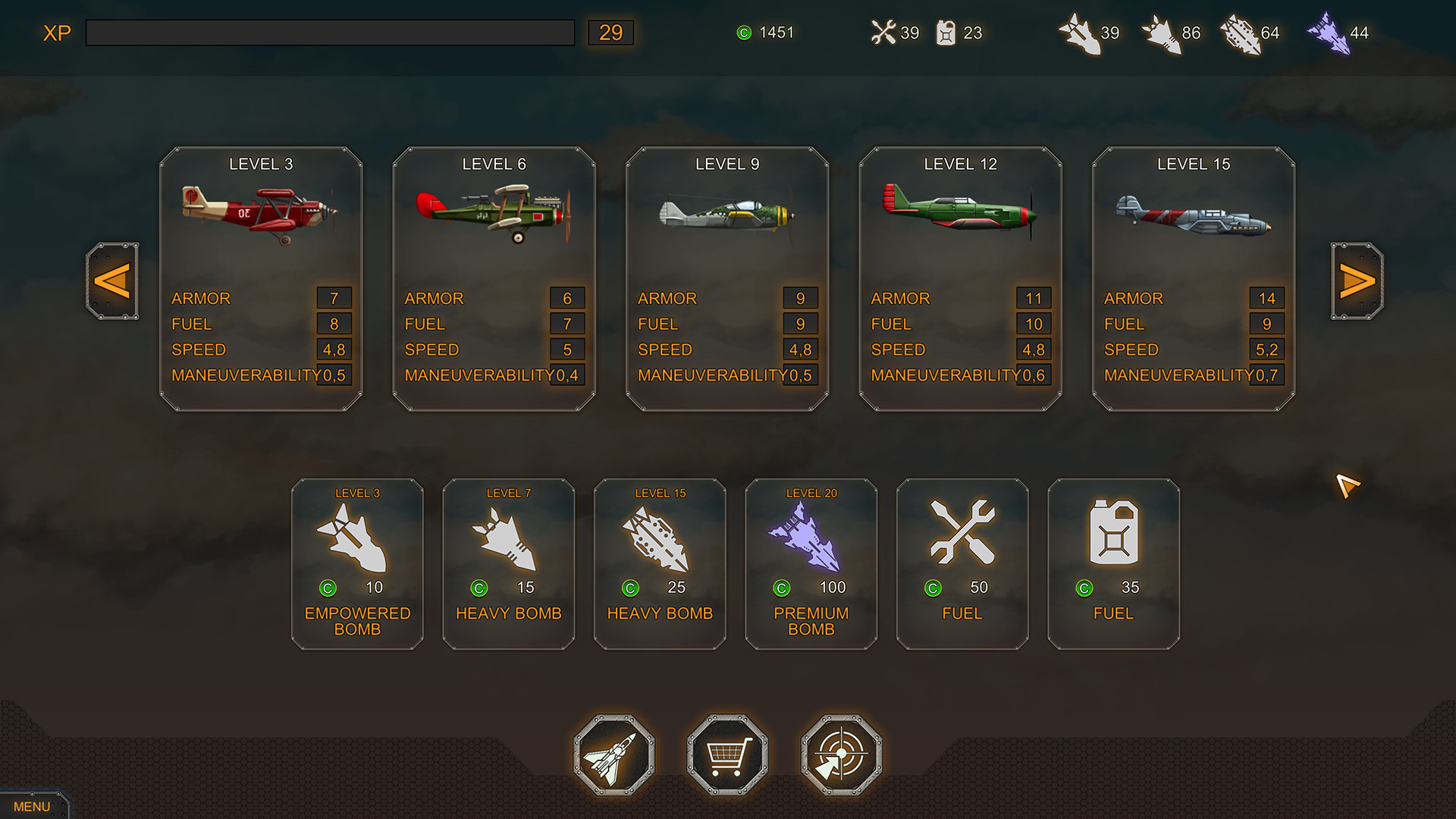1456x819 pixels.
Task: Select the fuel canister counter icon
Action: [x=946, y=33]
